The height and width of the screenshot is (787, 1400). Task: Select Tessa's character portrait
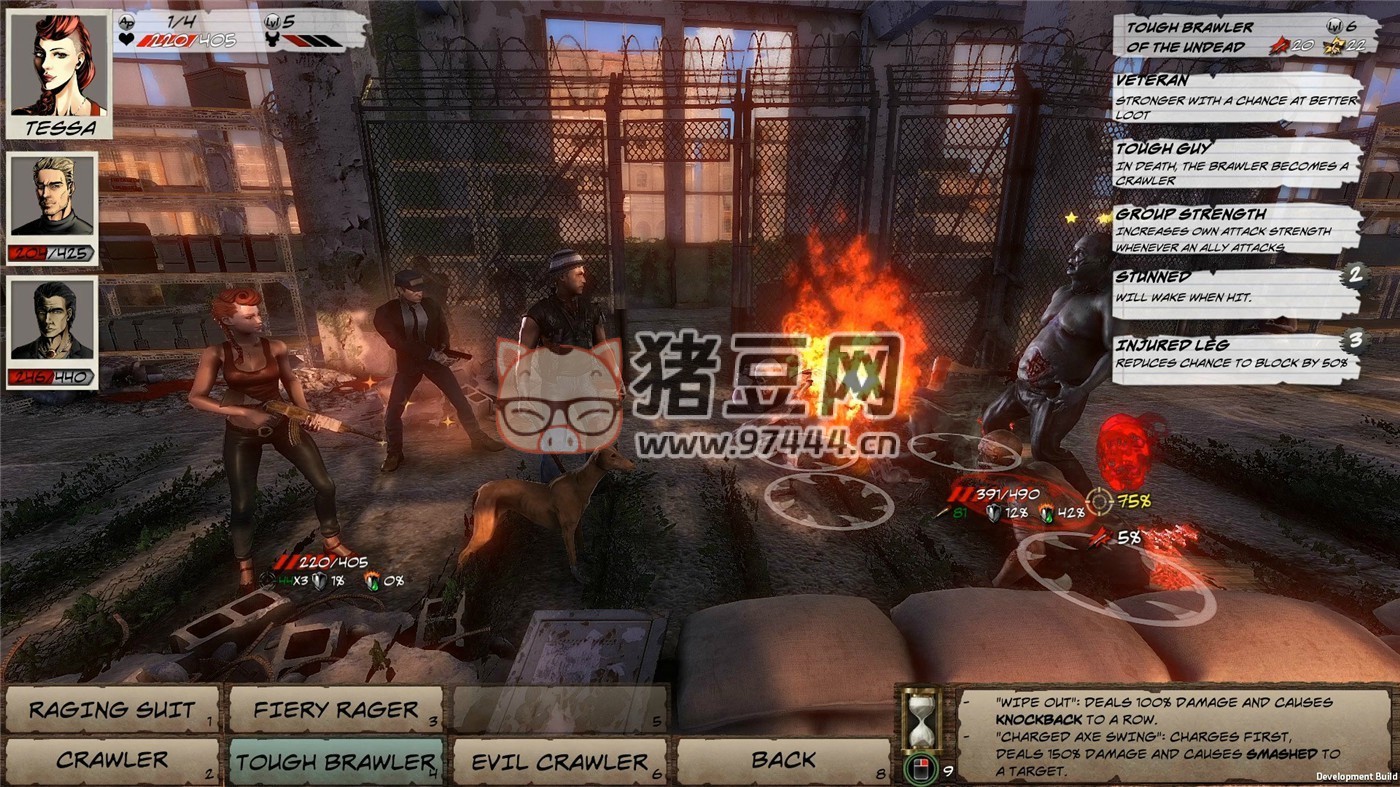click(x=59, y=73)
